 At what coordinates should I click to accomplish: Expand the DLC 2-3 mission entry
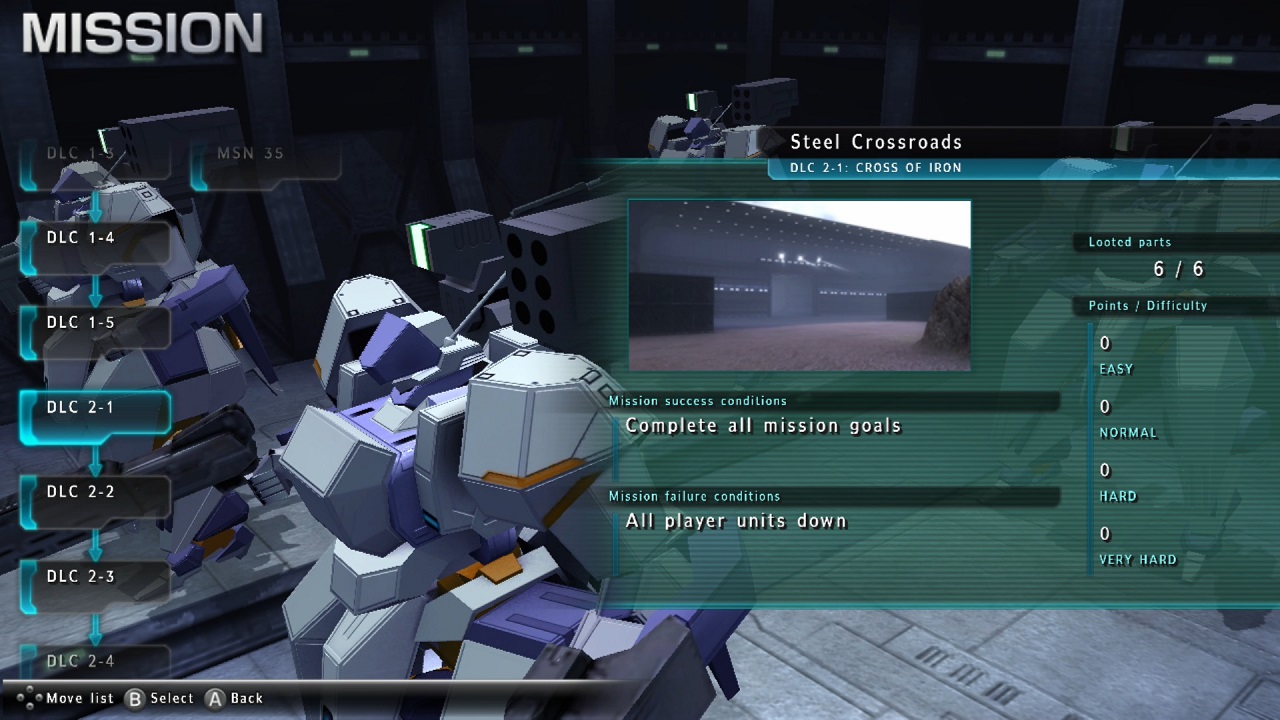click(95, 577)
